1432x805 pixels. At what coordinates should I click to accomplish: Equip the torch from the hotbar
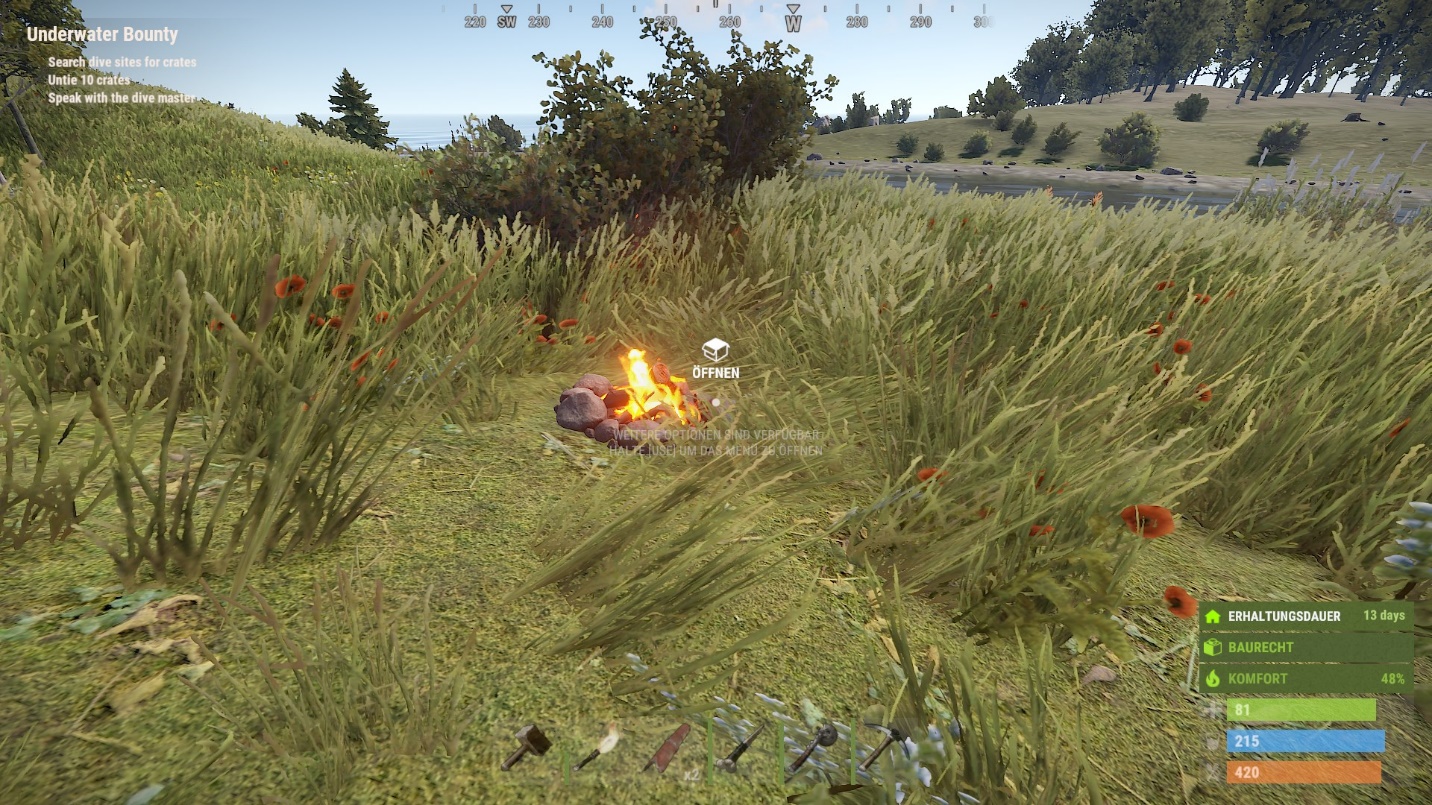pyautogui.click(x=598, y=747)
